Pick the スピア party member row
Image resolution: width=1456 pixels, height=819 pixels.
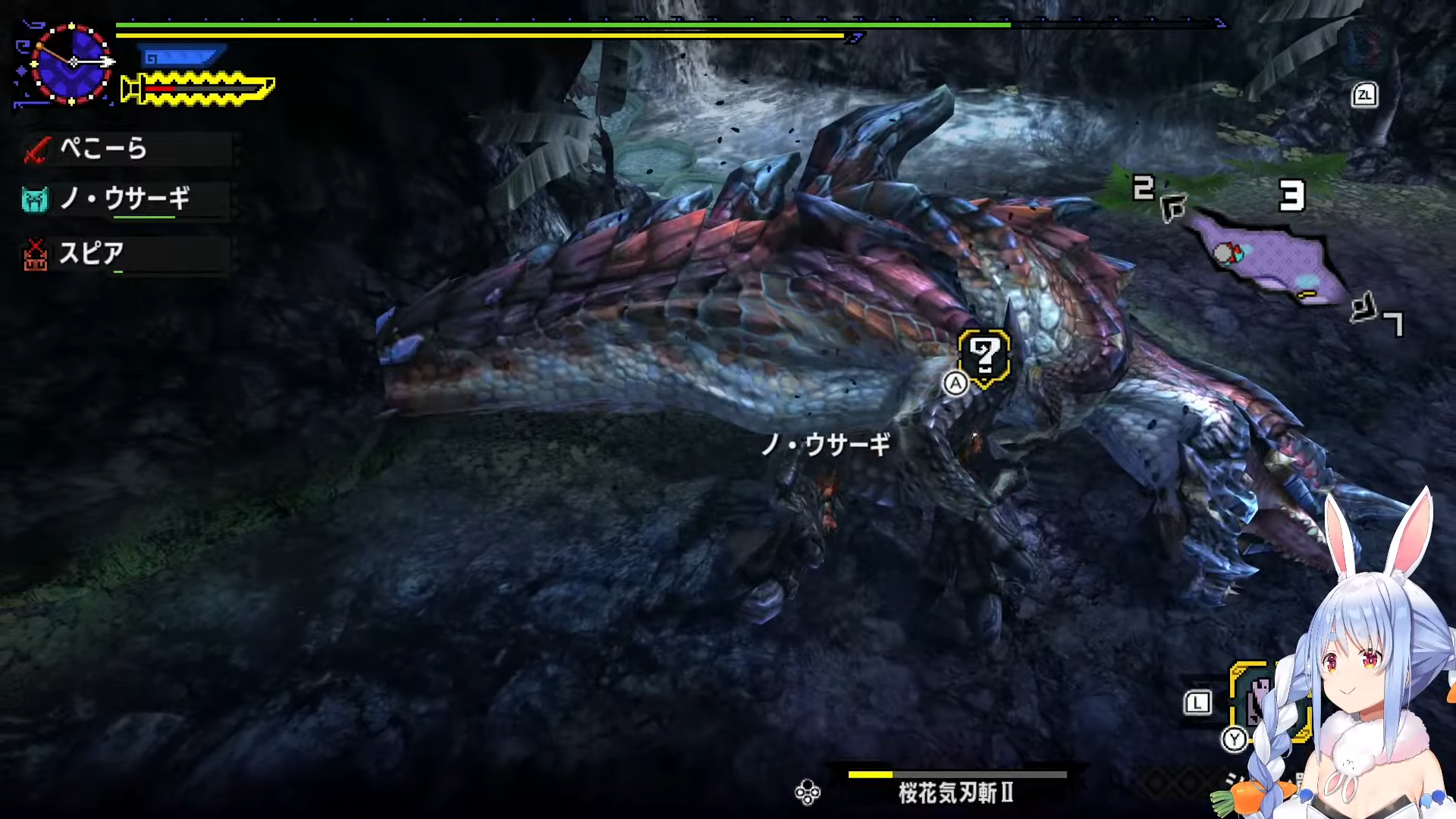tap(125, 253)
